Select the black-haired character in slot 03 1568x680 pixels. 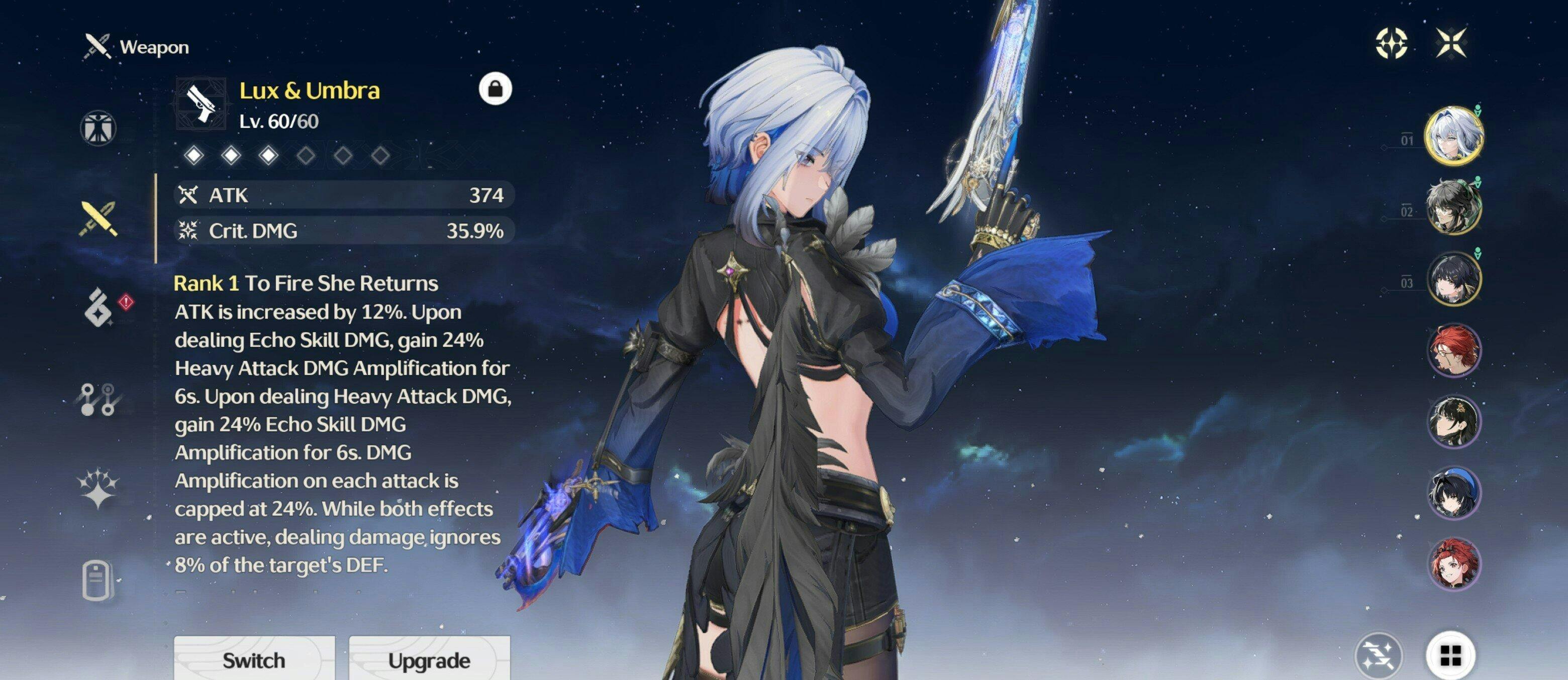(x=1453, y=279)
